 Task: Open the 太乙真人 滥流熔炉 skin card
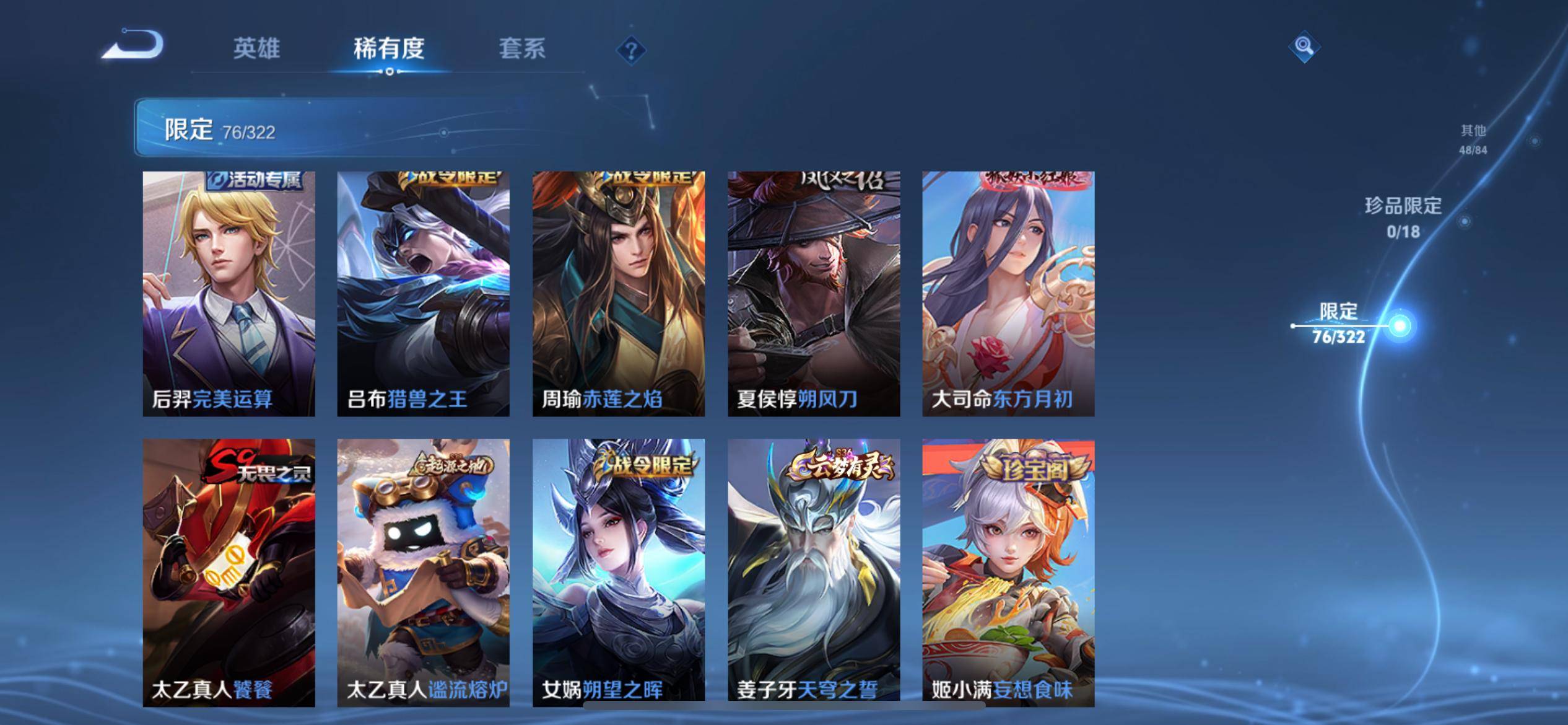423,573
